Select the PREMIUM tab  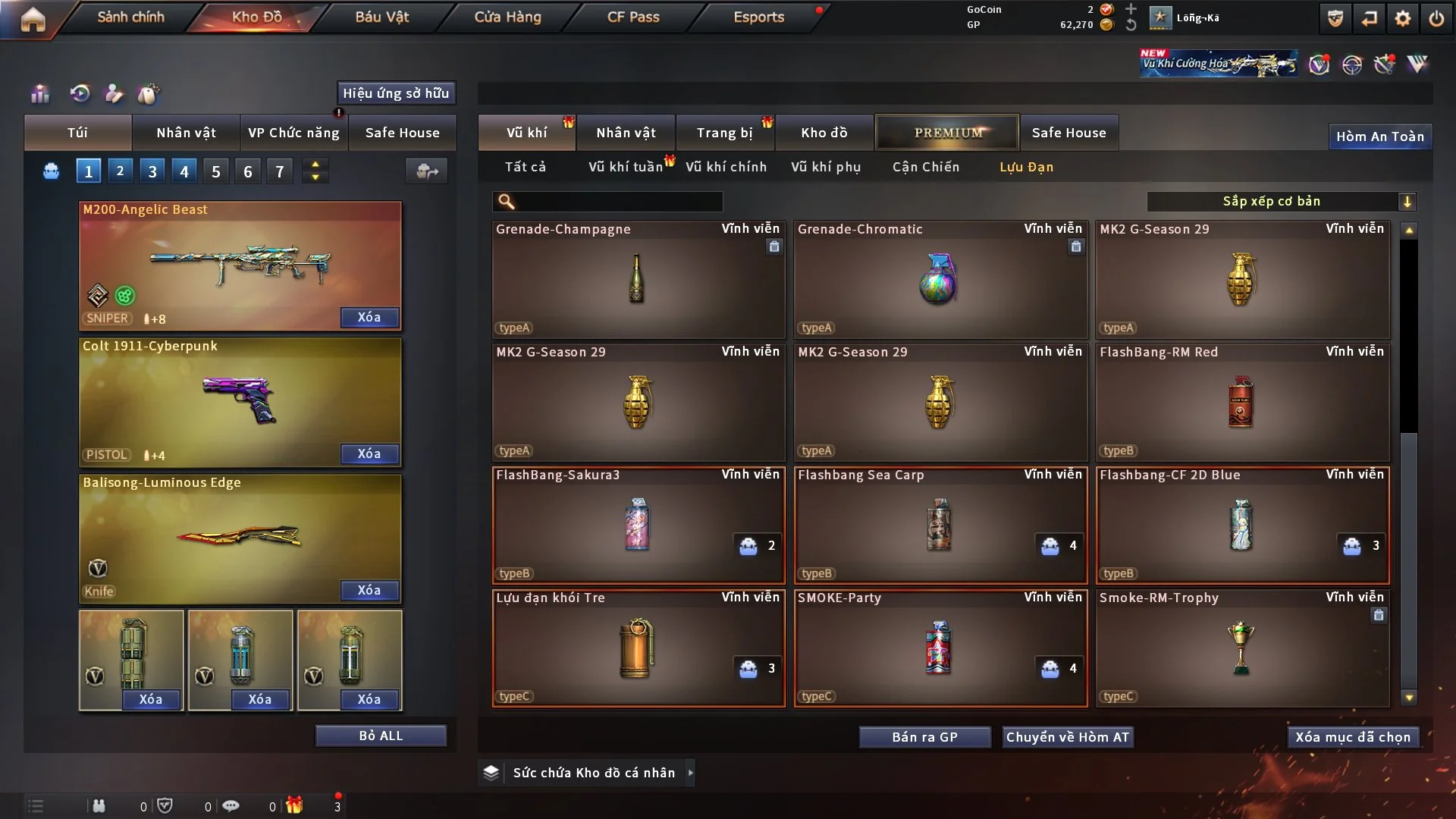(x=947, y=133)
